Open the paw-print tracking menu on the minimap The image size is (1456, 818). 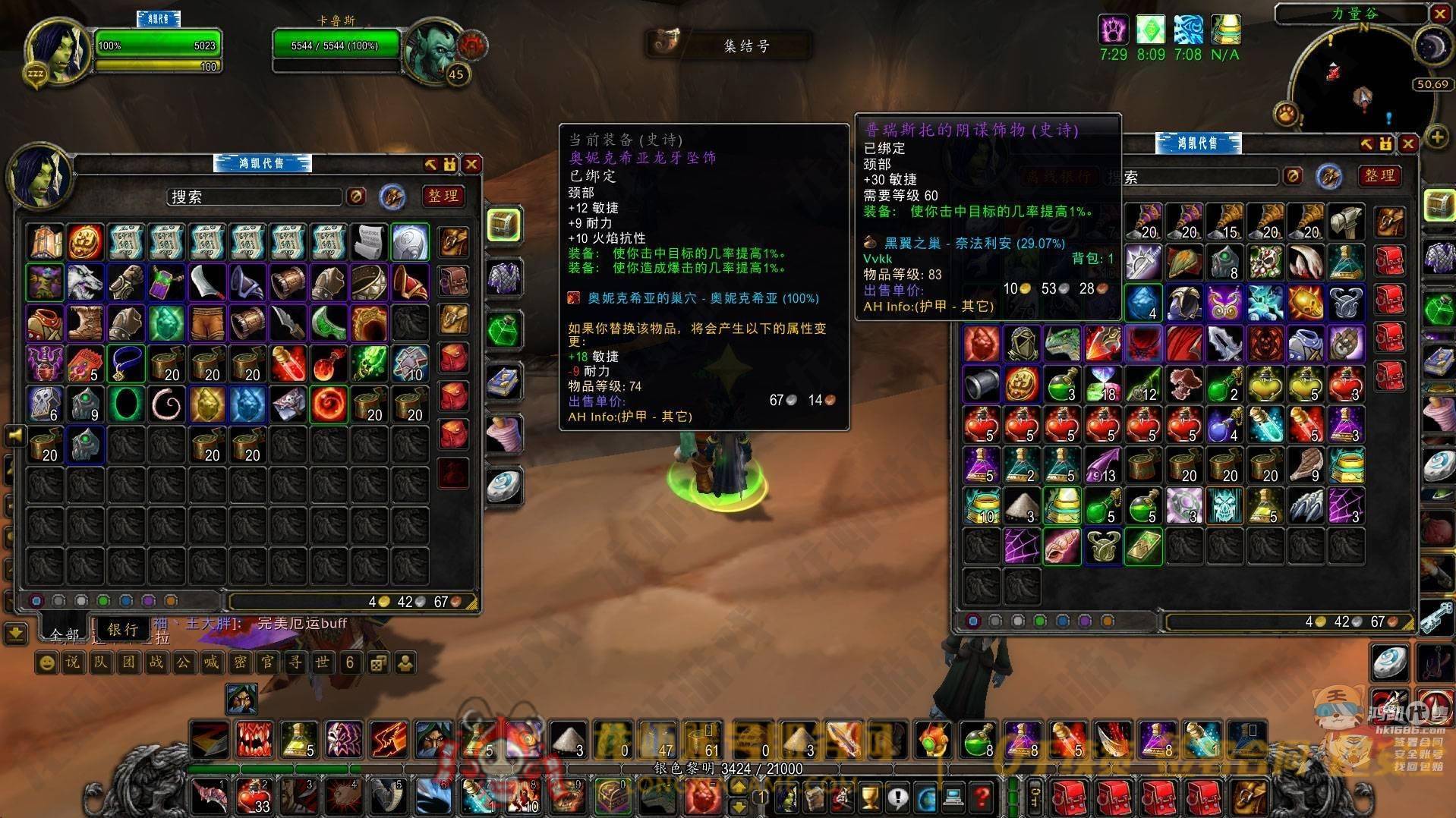click(1287, 114)
